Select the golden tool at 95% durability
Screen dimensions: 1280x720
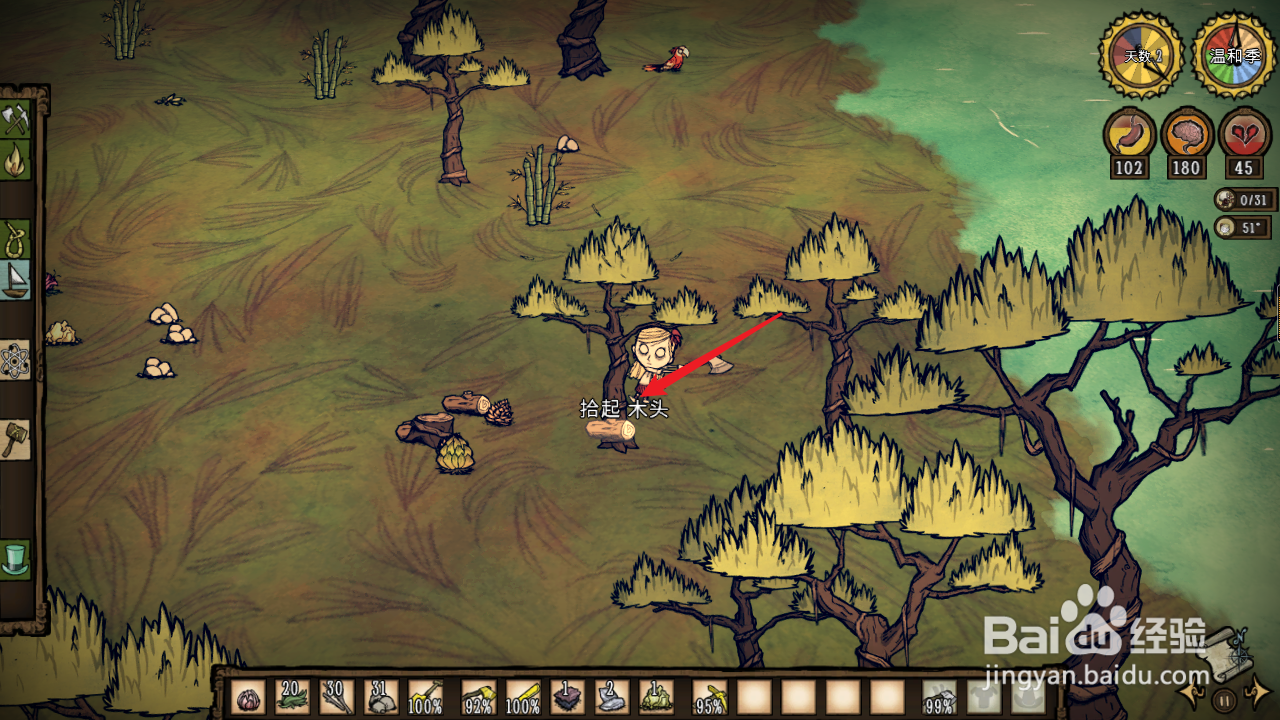[710, 697]
